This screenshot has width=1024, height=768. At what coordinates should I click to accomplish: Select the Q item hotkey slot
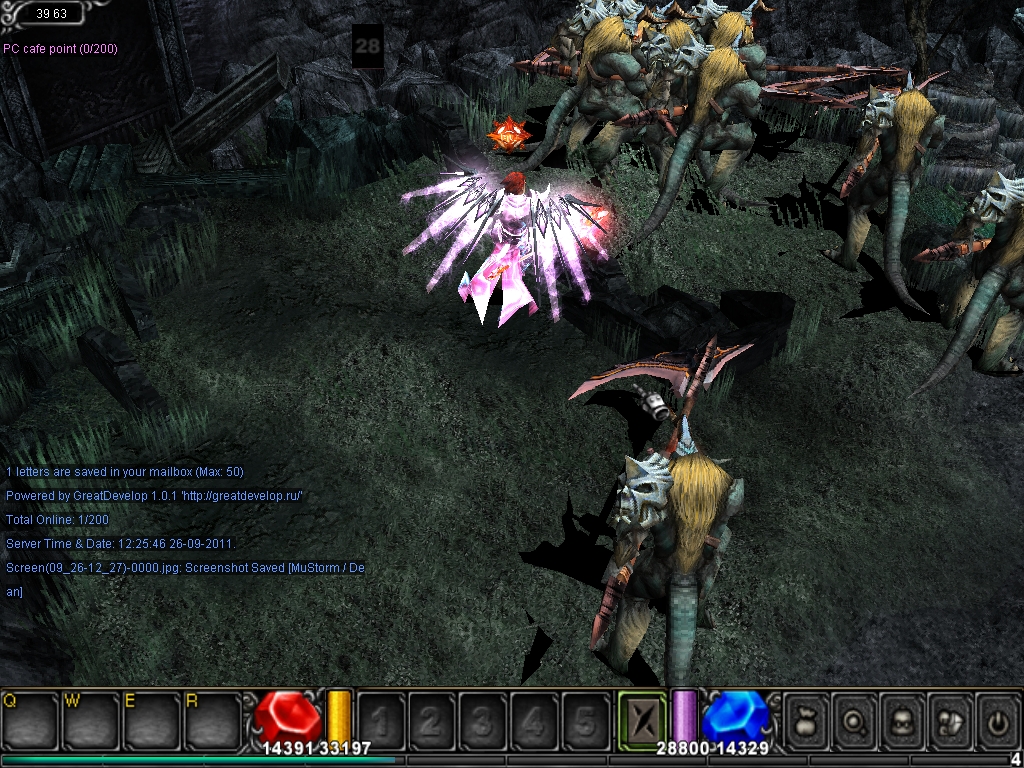[x=29, y=720]
